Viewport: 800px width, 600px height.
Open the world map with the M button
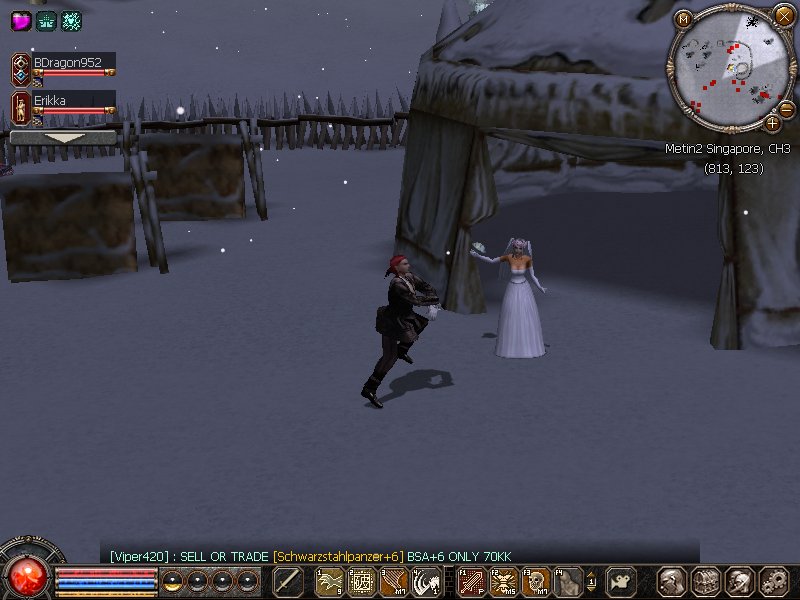(x=684, y=18)
